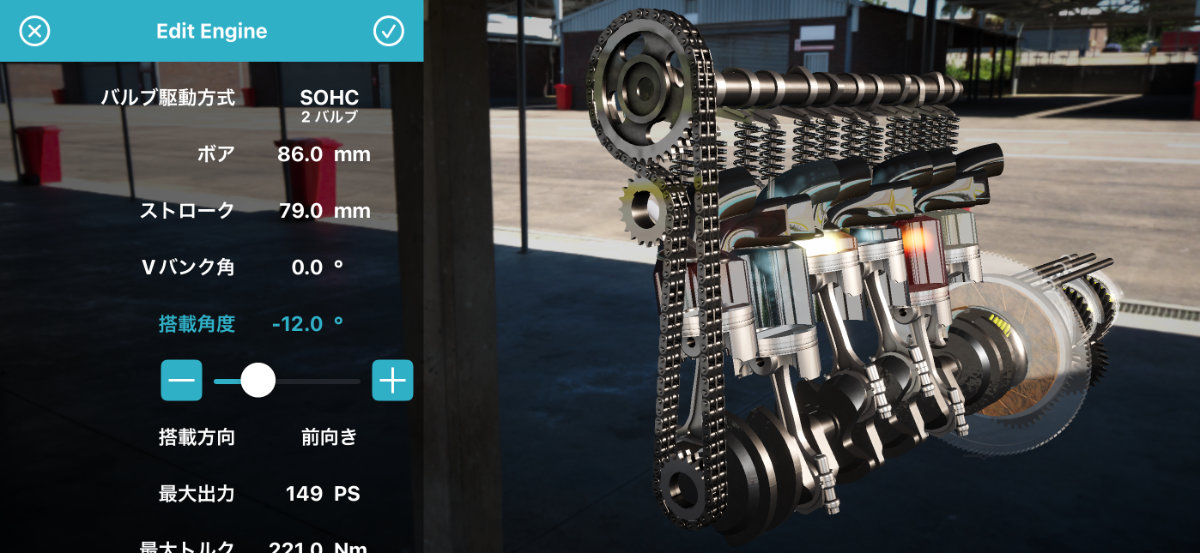
Task: Click the mounting angle slider handle
Action: [258, 380]
